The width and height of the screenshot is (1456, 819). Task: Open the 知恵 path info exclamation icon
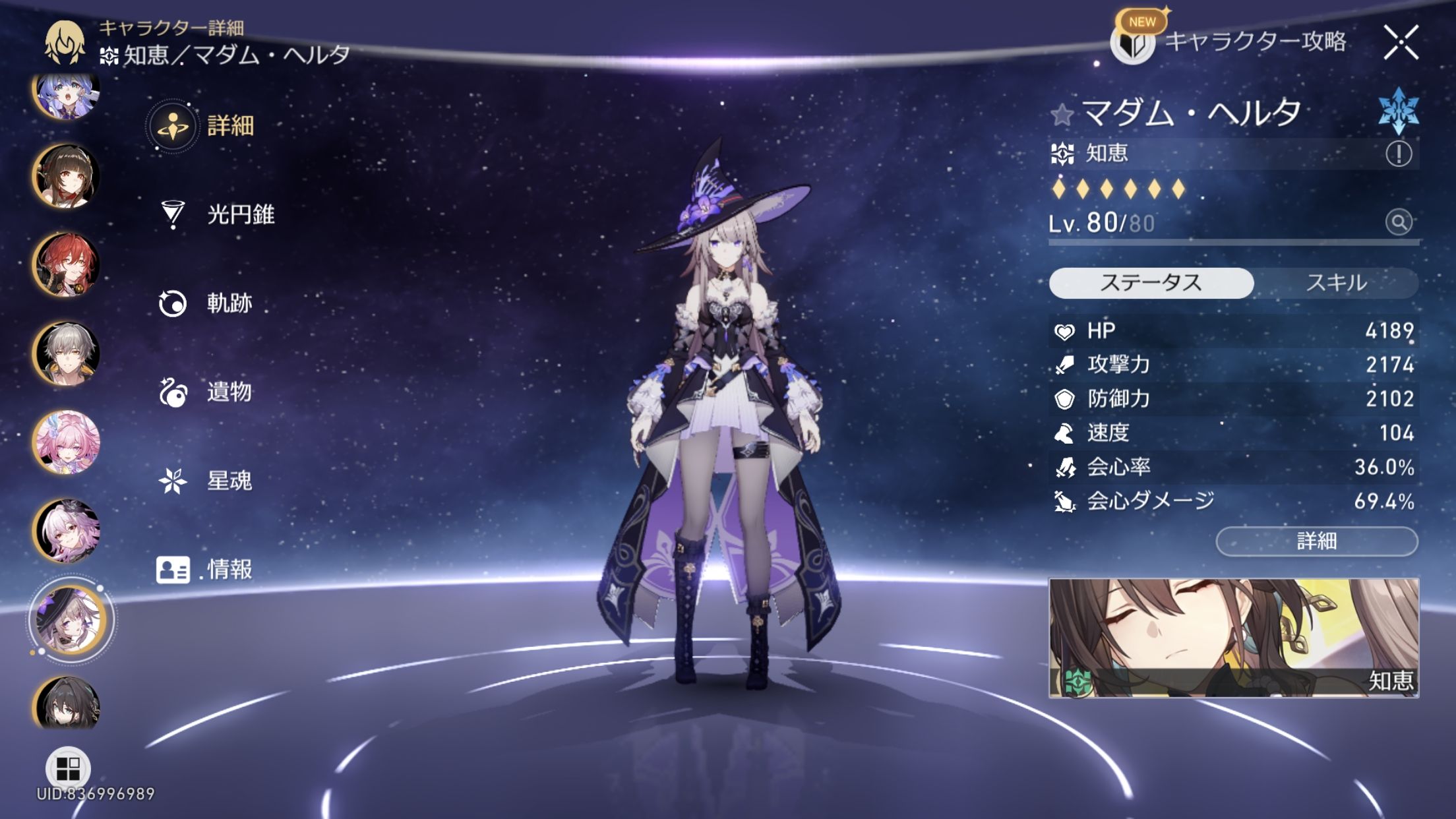pos(1398,154)
